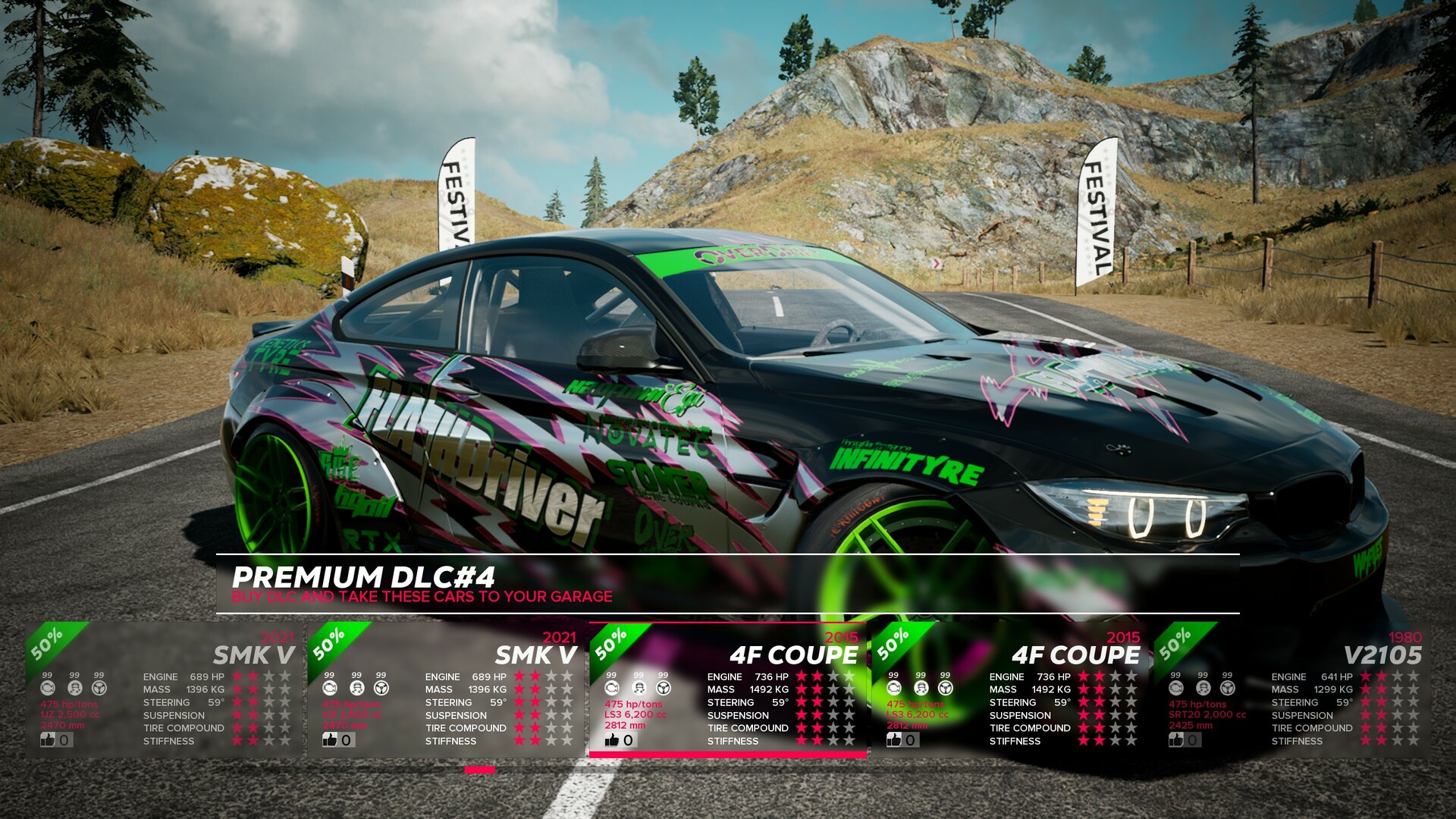1456x819 pixels.
Task: Toggle the thumbs-up like on the selected 4F Coupe card
Action: [611, 741]
